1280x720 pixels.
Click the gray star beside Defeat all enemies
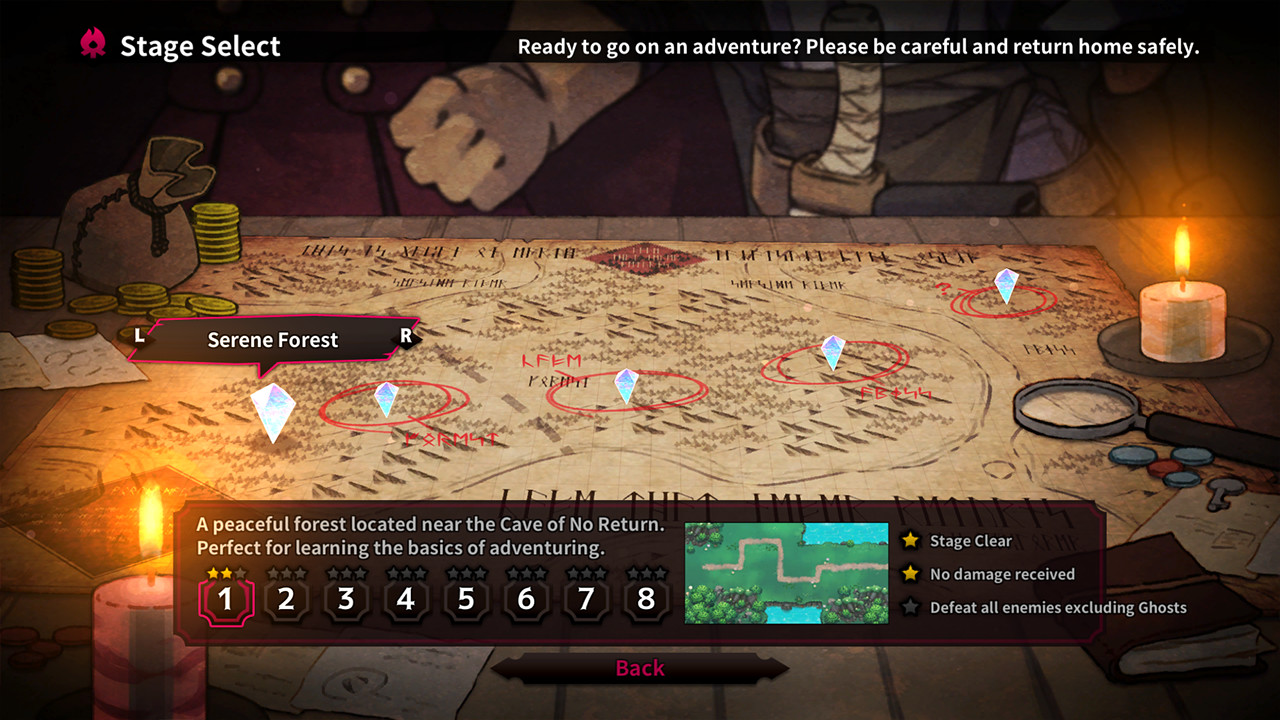point(911,607)
